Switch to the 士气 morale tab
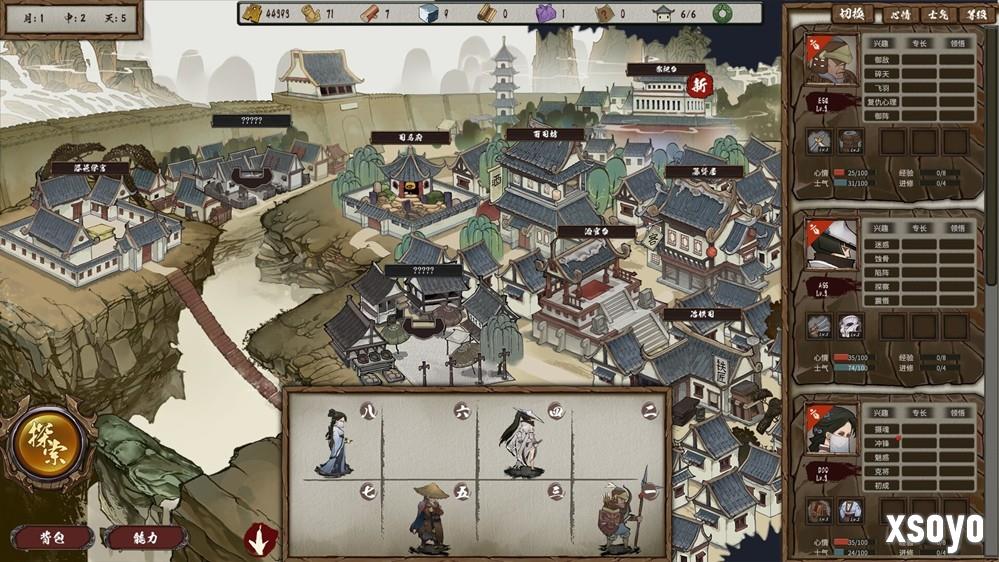 [937, 14]
